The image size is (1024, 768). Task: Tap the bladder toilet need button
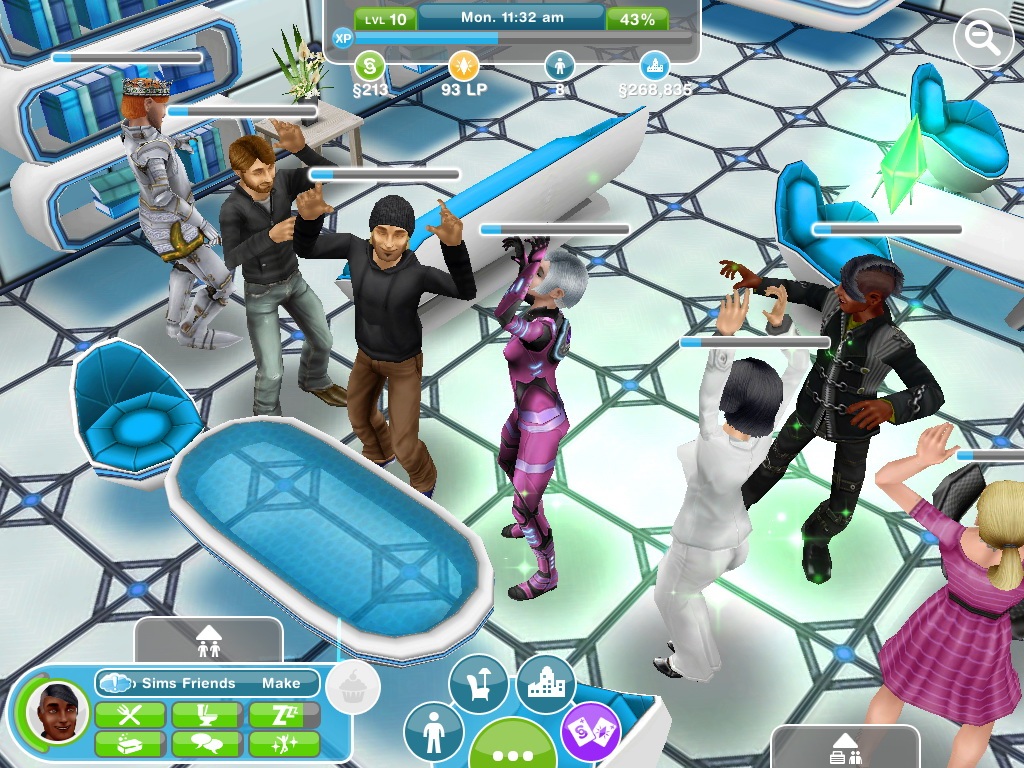(x=207, y=715)
